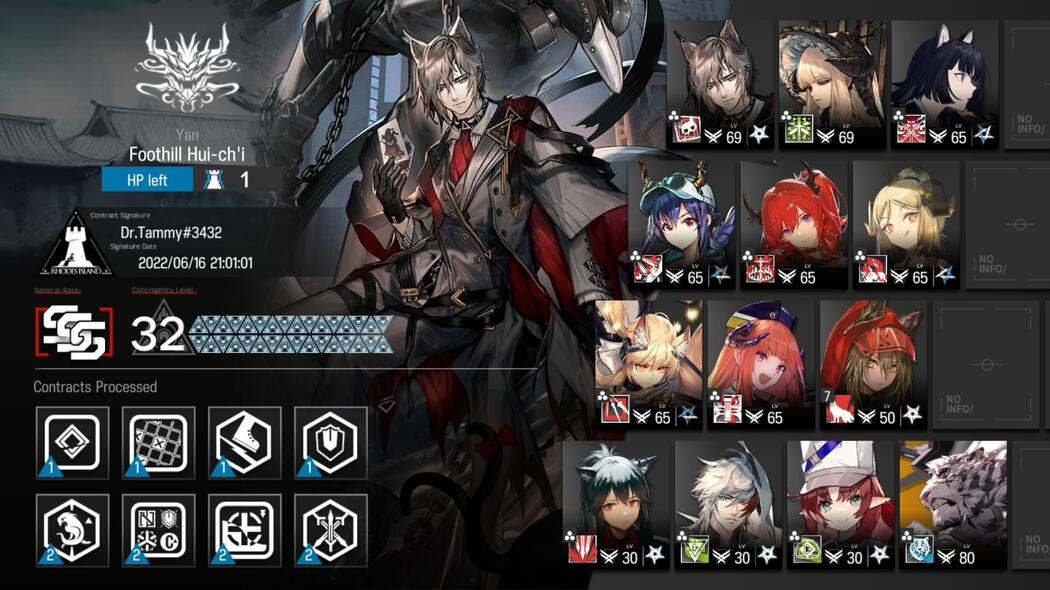Open the broken crosshair contract icon
This screenshot has height=590, width=1050.
point(244,529)
